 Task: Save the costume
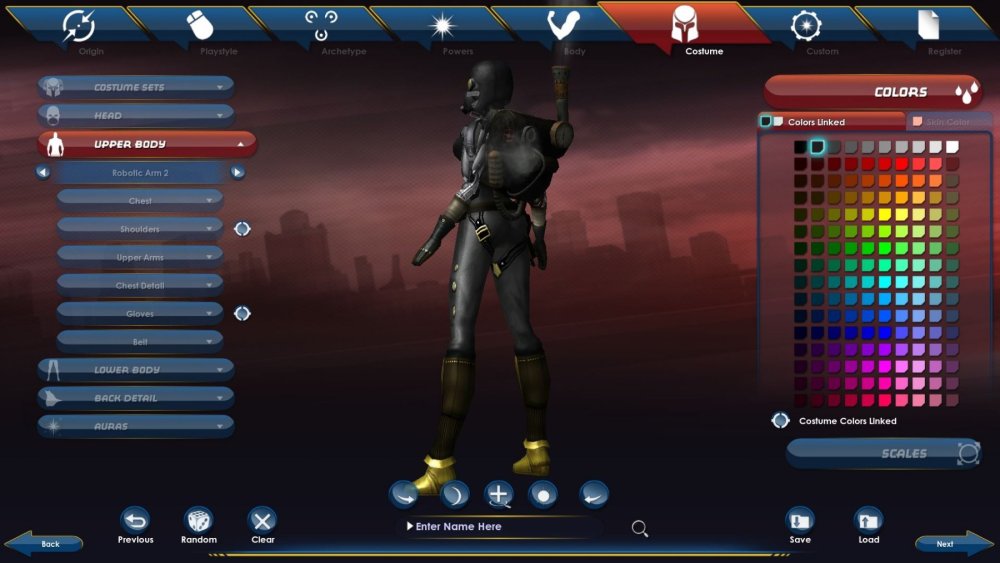(800, 521)
